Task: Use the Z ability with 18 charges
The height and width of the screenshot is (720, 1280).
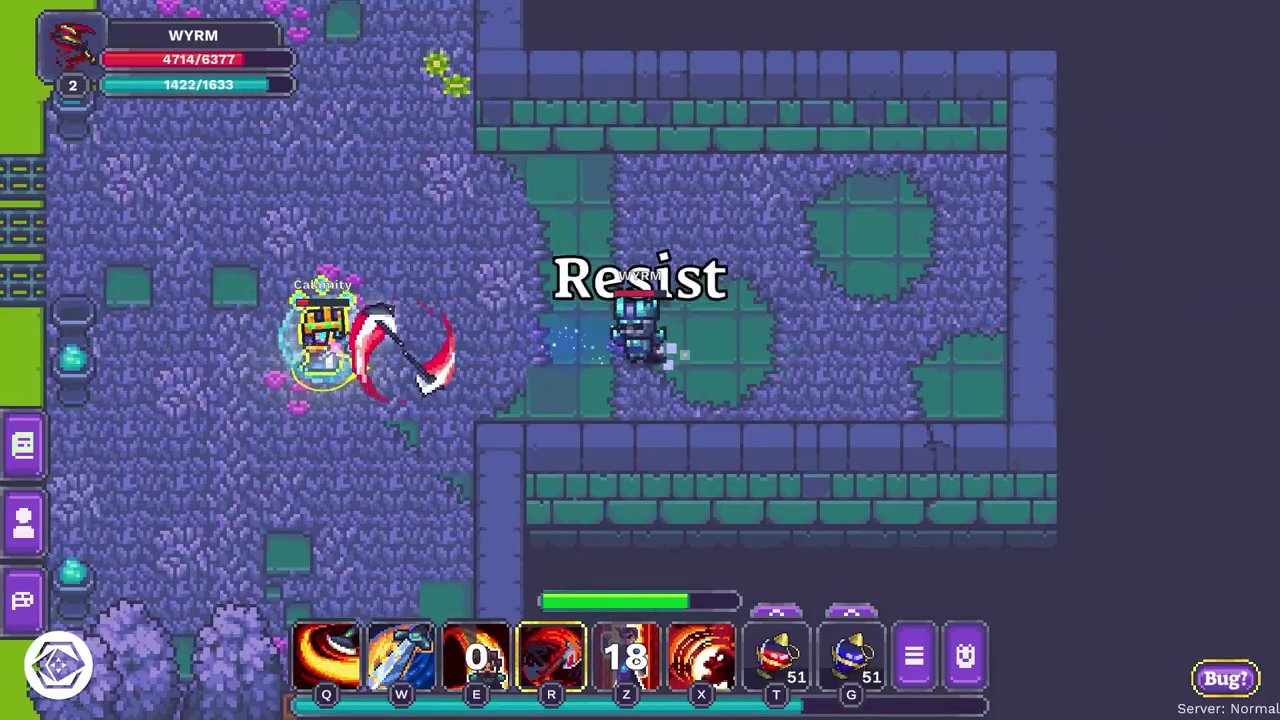Action: pos(626,656)
